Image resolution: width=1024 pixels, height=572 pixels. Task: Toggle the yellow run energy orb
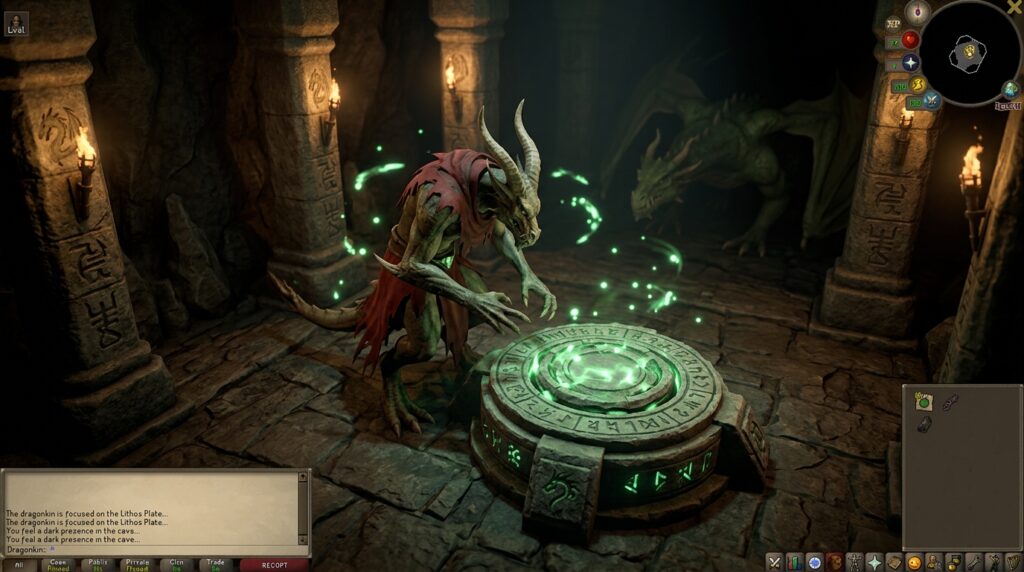[918, 84]
